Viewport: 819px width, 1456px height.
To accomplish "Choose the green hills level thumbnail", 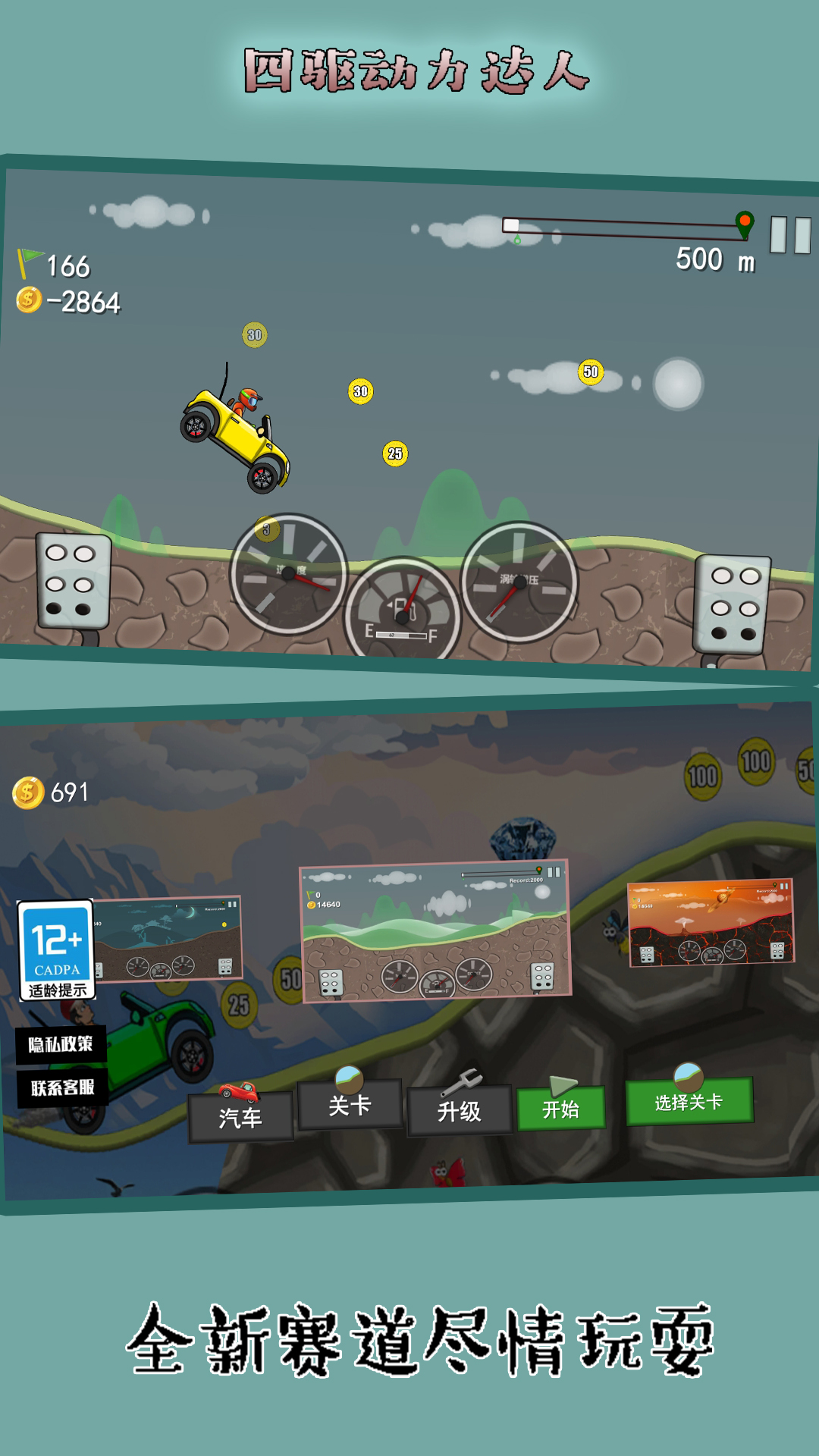I will tap(435, 932).
